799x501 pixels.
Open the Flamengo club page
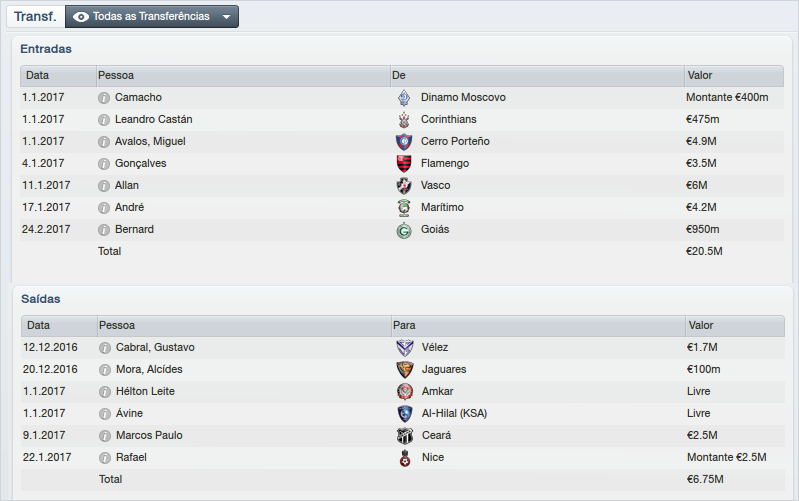pos(444,163)
